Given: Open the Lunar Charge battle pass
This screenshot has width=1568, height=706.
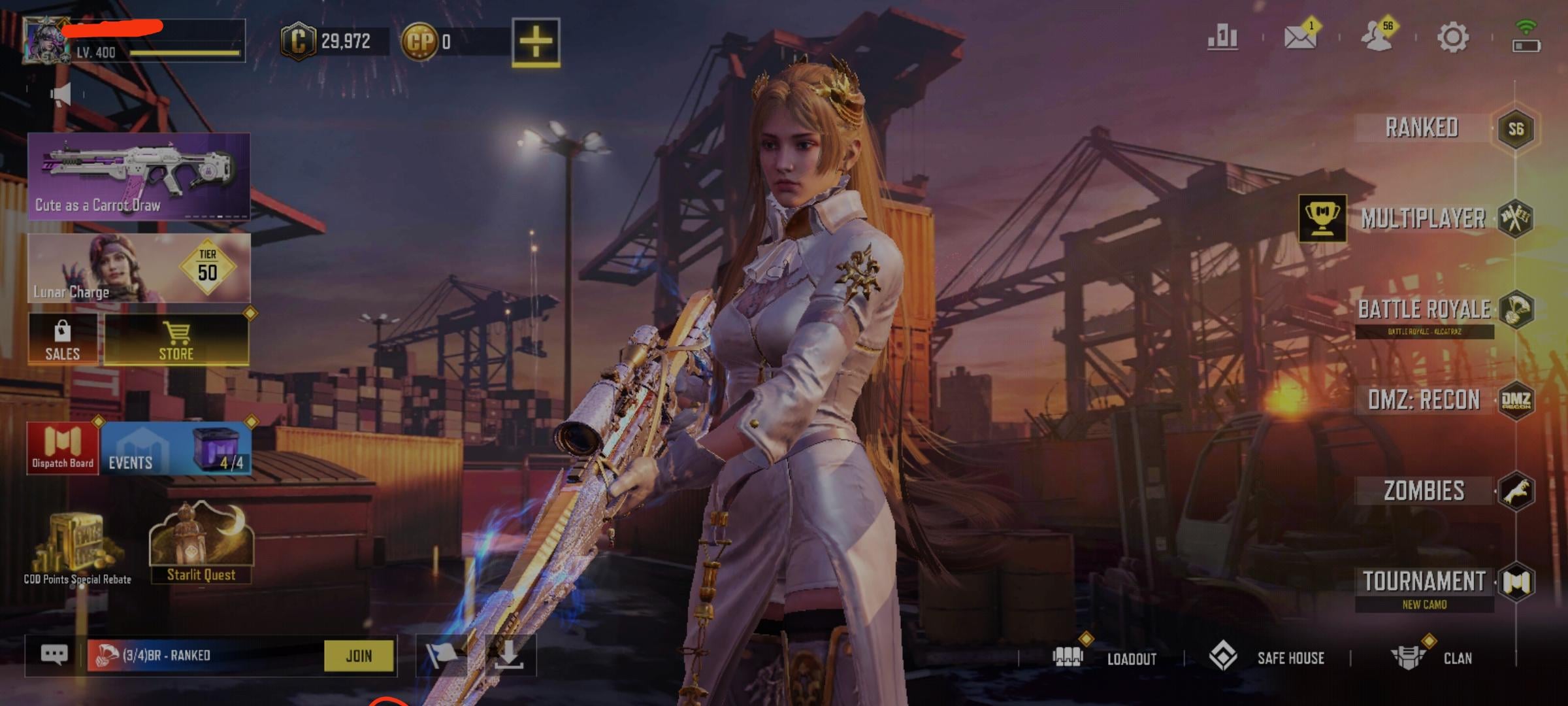Looking at the screenshot, I should coord(139,269).
